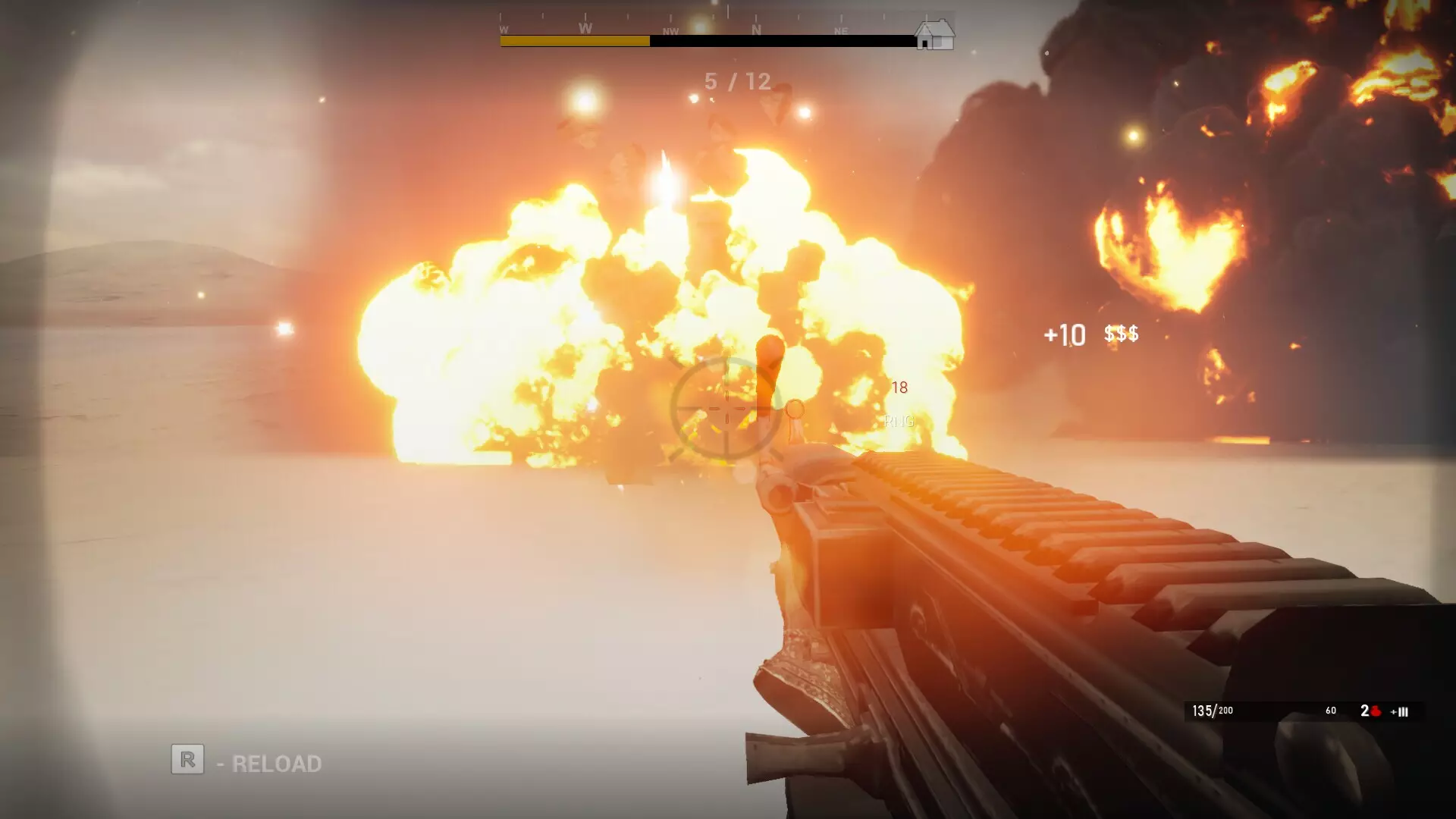
Task: Click the +III armor icon near the ammo bar
Action: coord(1399,711)
